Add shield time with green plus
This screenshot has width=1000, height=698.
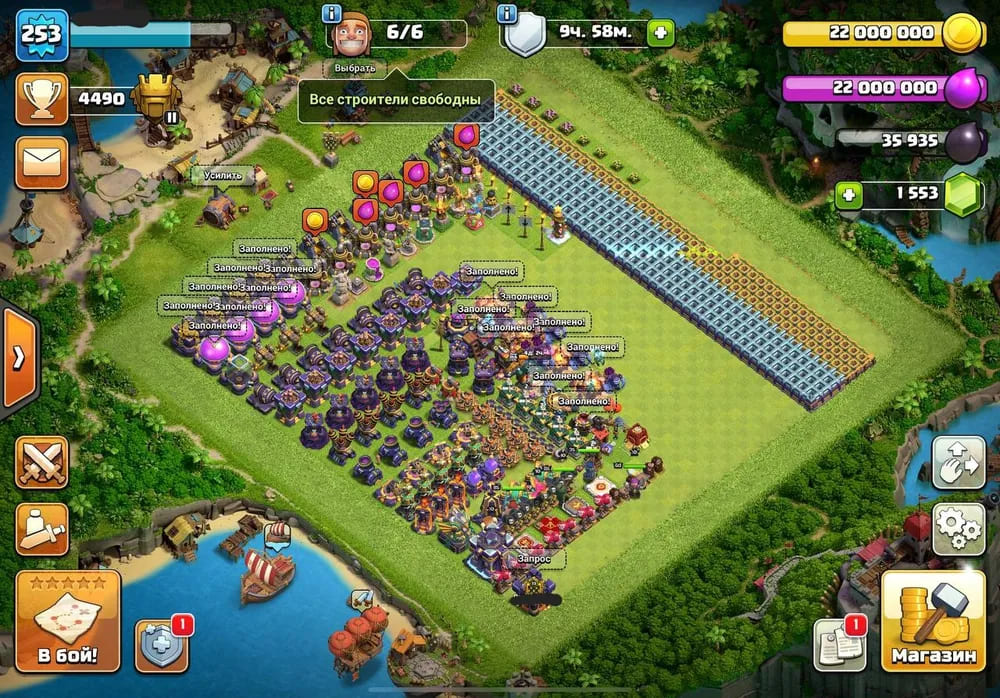click(659, 33)
